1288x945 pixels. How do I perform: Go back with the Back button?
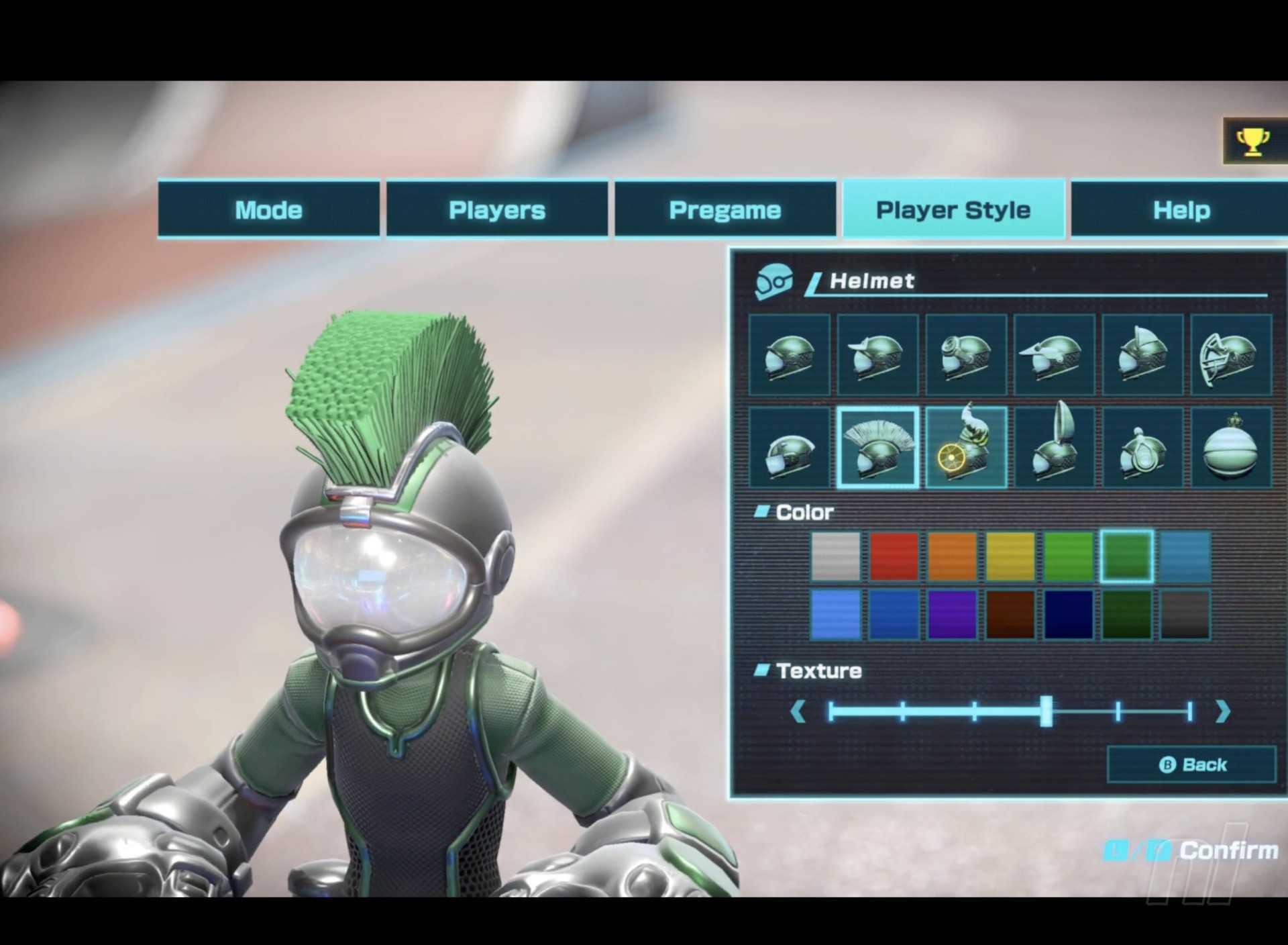pyautogui.click(x=1191, y=764)
